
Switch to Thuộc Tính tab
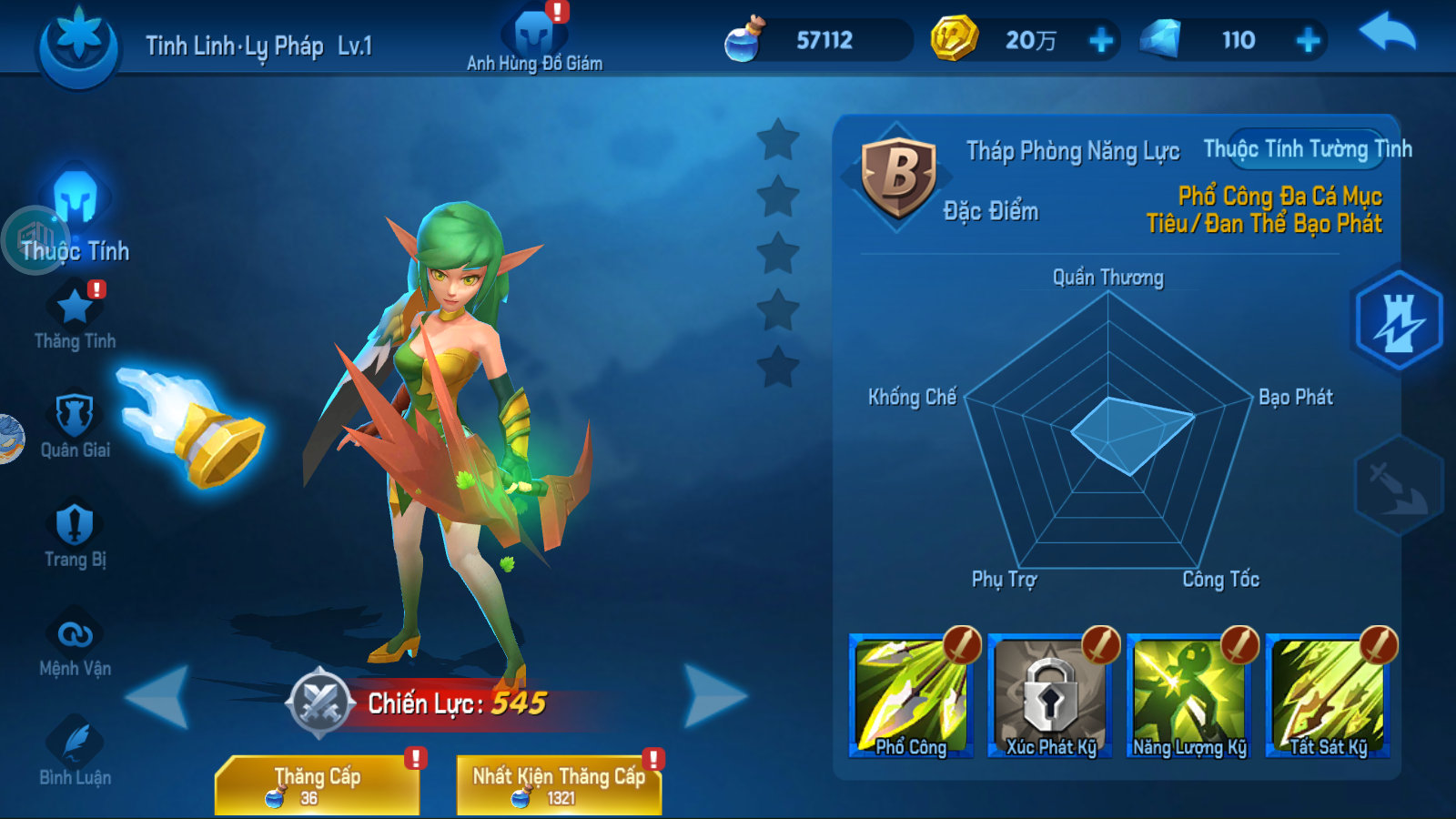[x=76, y=218]
